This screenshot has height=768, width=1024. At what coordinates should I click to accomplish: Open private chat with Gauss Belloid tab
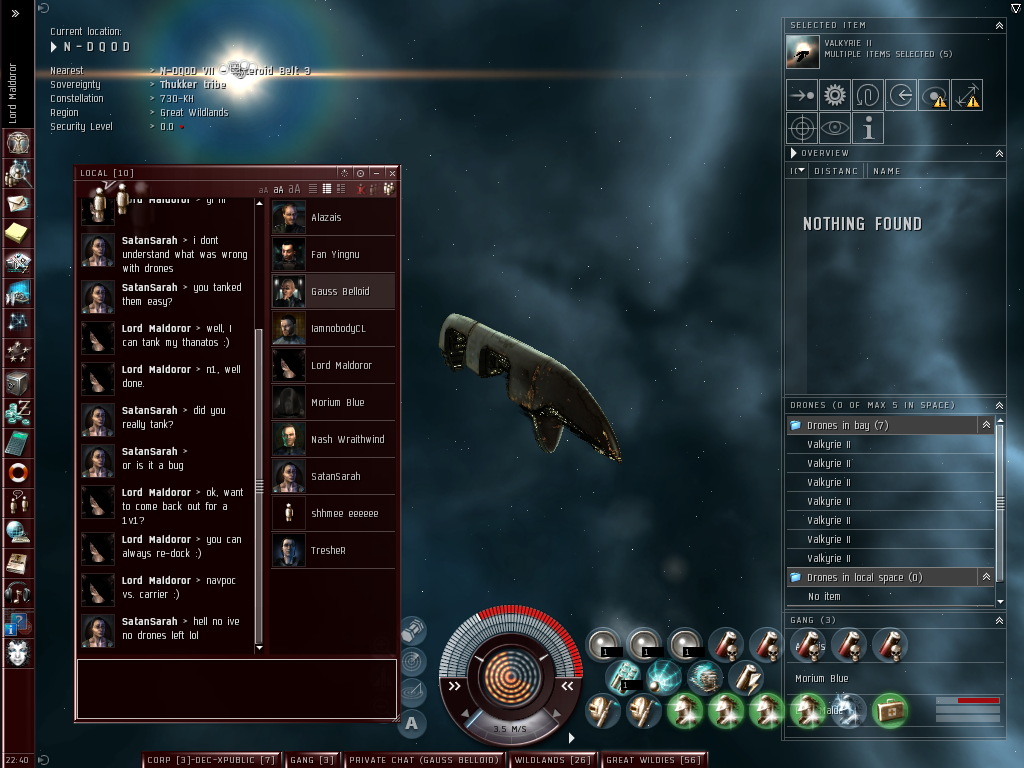click(x=423, y=760)
